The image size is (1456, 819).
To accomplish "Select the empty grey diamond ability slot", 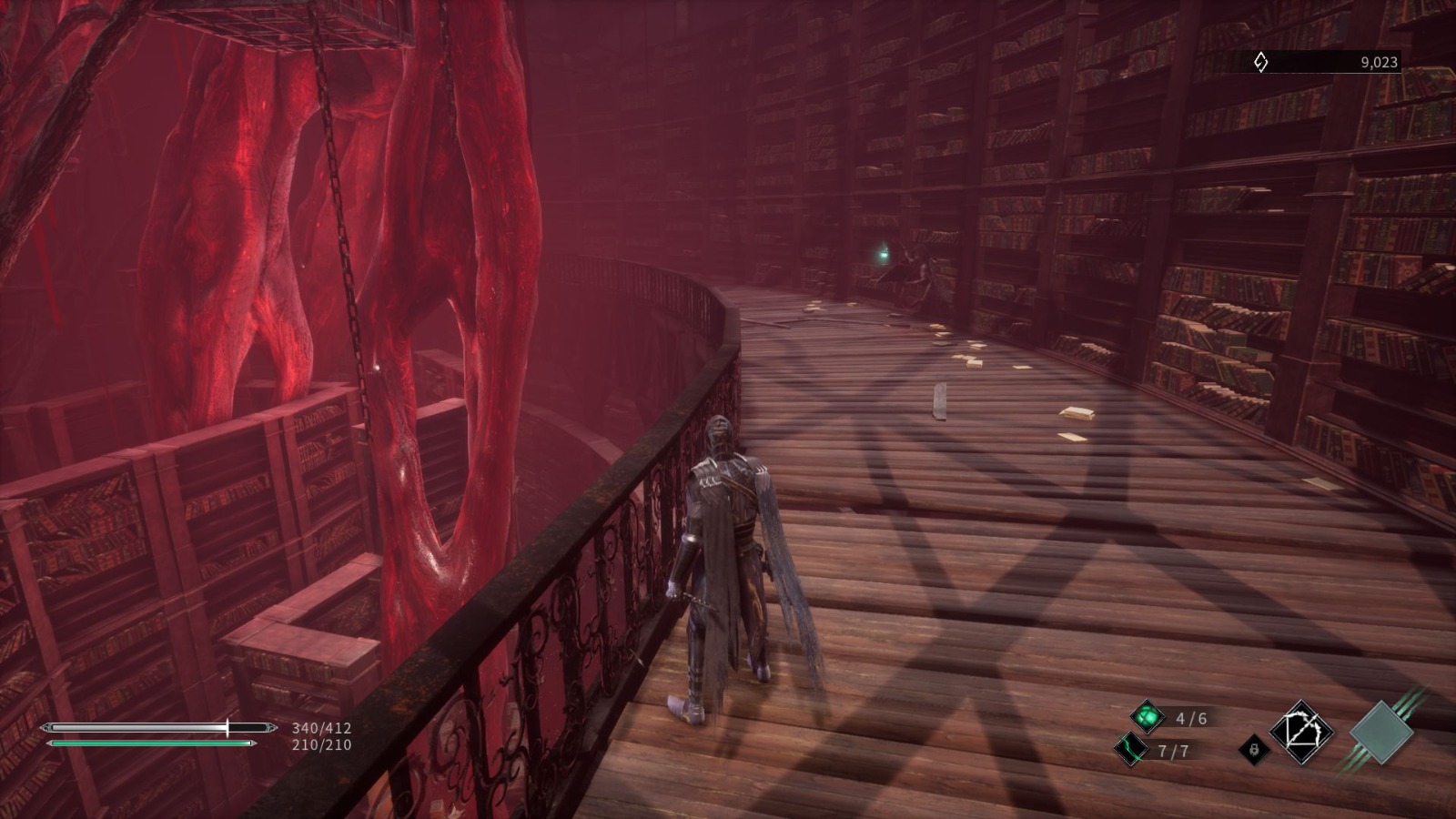I will pos(1381,732).
